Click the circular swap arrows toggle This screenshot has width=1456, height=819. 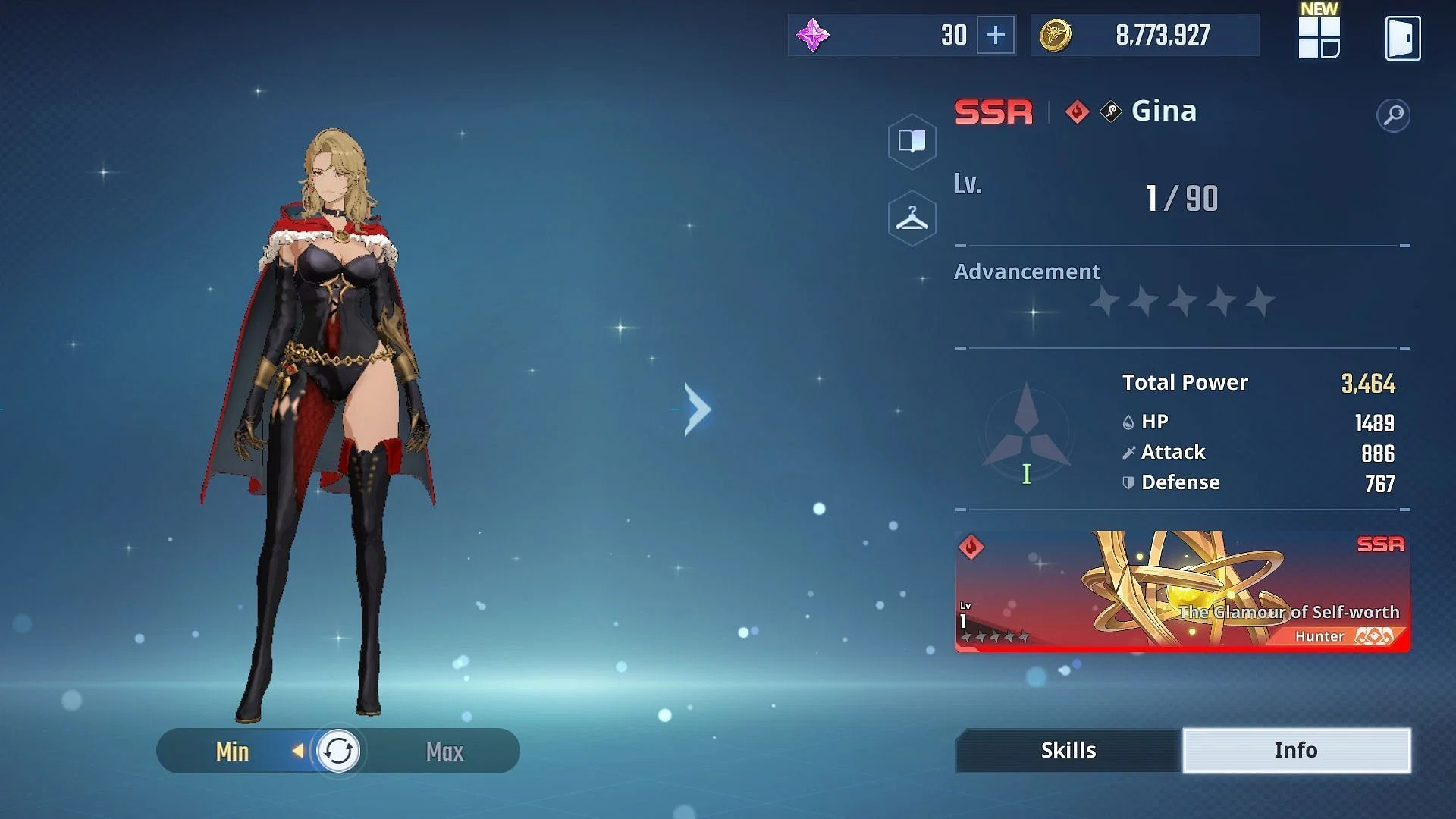pyautogui.click(x=337, y=752)
